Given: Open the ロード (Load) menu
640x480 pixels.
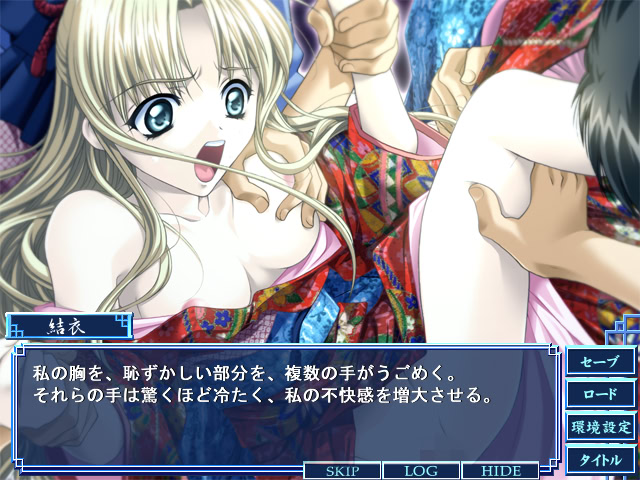Looking at the screenshot, I should click(x=600, y=394).
